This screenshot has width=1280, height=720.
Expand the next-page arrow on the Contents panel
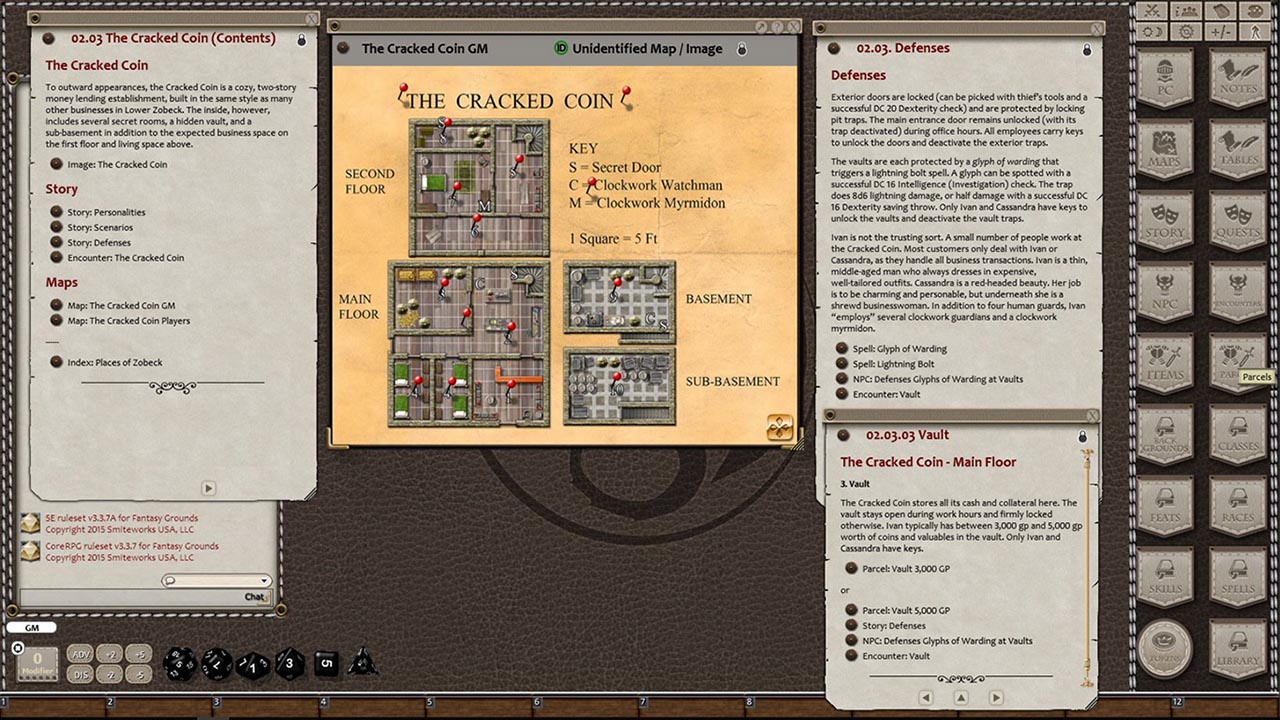coord(208,488)
